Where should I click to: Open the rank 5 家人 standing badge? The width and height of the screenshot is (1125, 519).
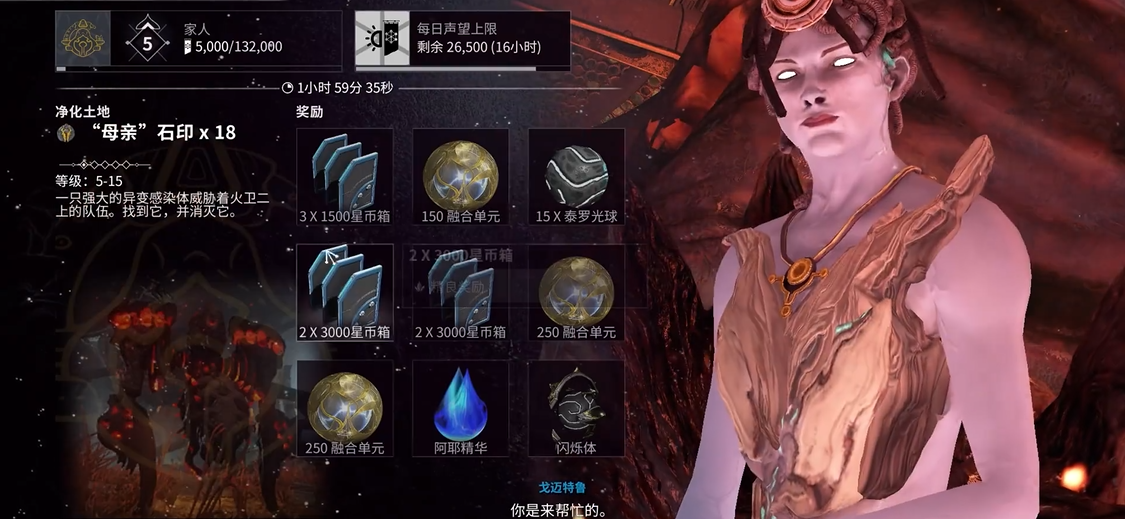click(148, 39)
